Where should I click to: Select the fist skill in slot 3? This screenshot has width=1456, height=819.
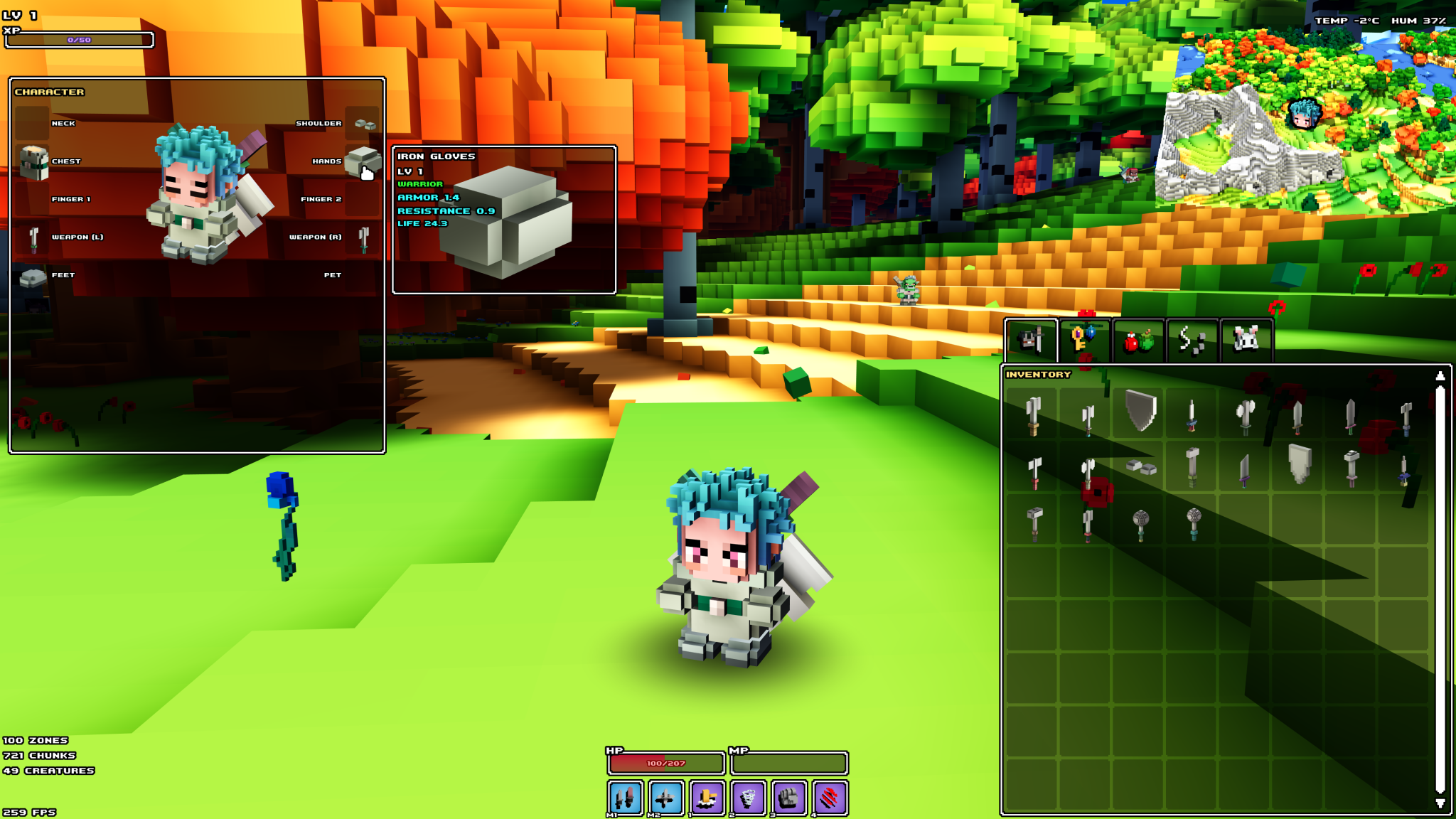[x=789, y=798]
